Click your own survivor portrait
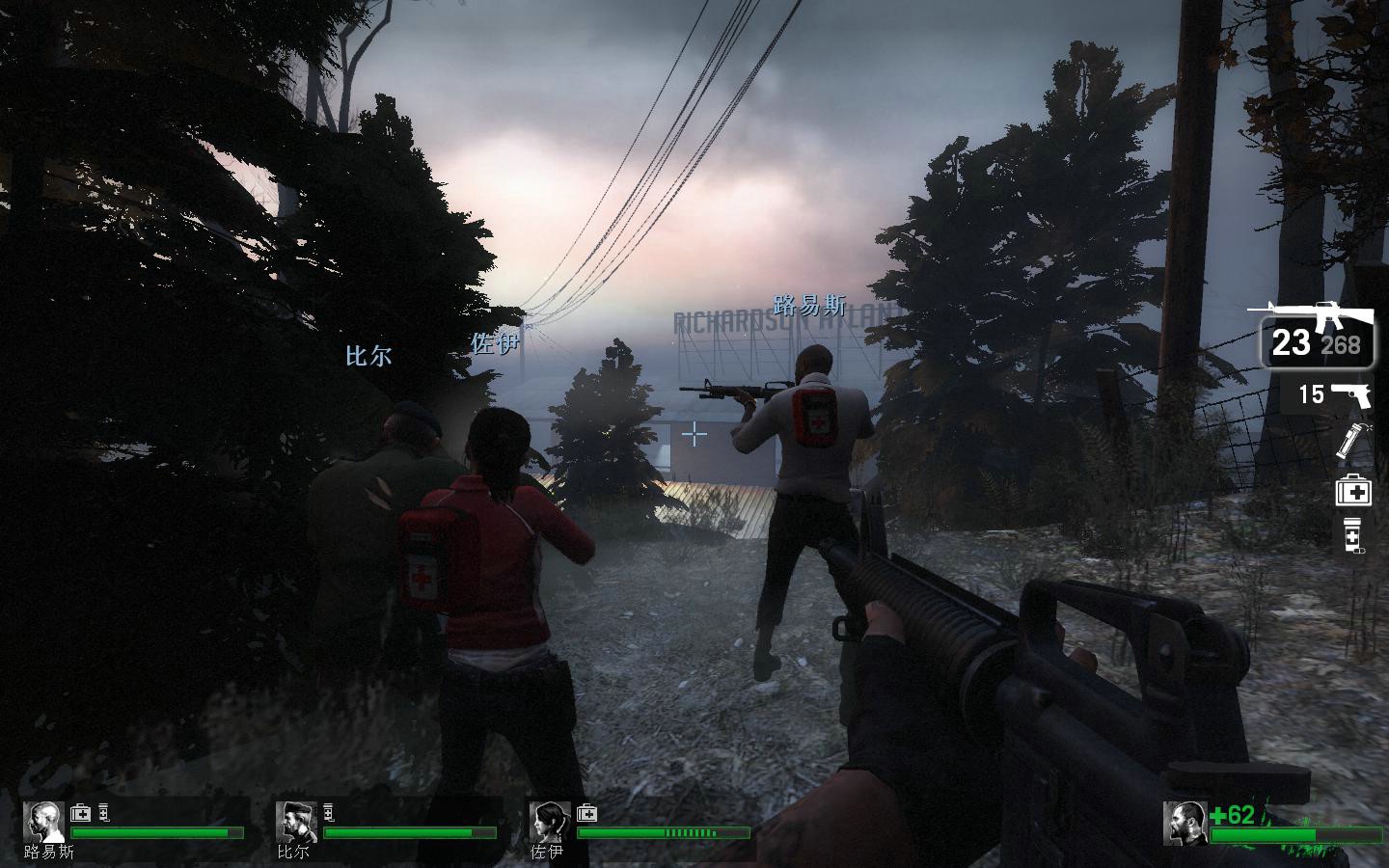The image size is (1389, 868). [1185, 823]
